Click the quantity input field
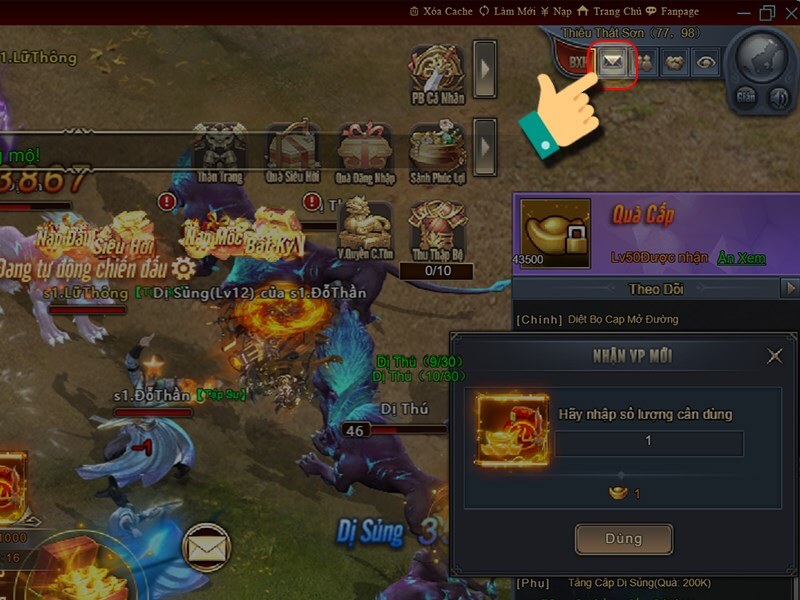This screenshot has width=800, height=600. [x=650, y=442]
